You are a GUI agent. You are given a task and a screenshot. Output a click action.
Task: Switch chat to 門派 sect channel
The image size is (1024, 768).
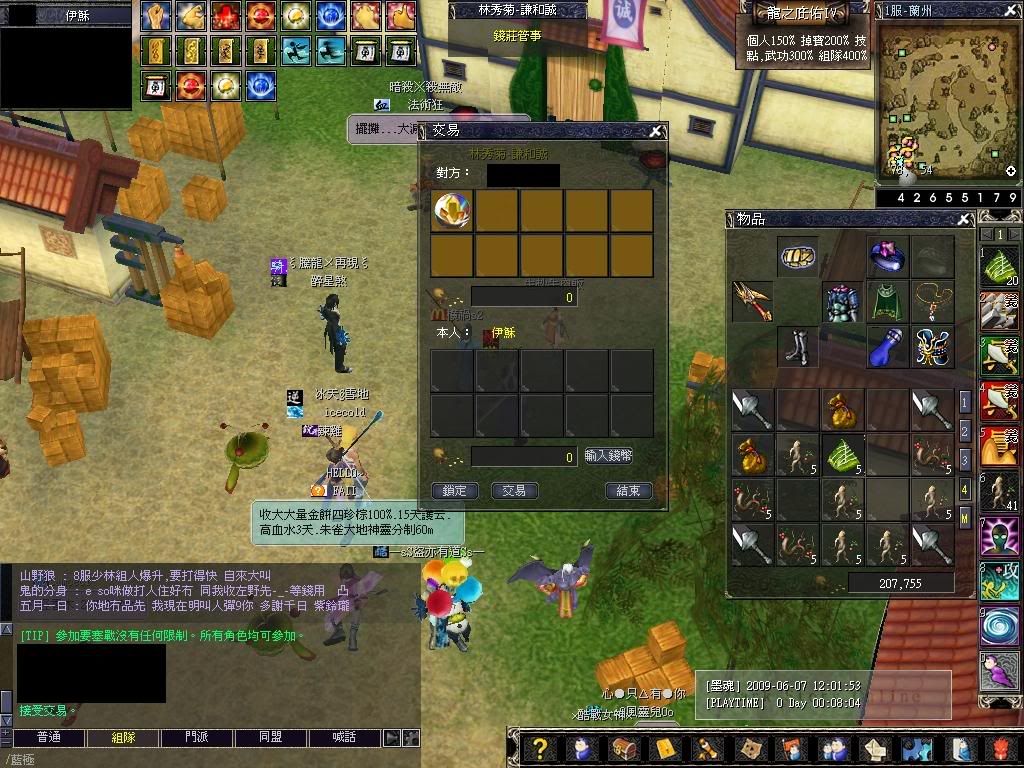point(197,737)
